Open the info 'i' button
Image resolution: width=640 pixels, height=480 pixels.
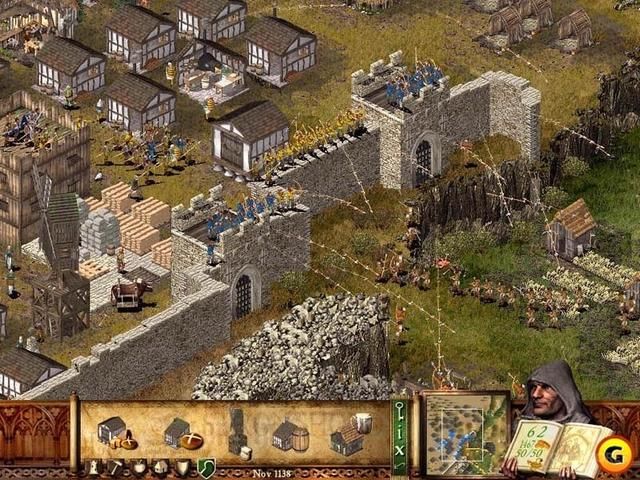[399, 434]
